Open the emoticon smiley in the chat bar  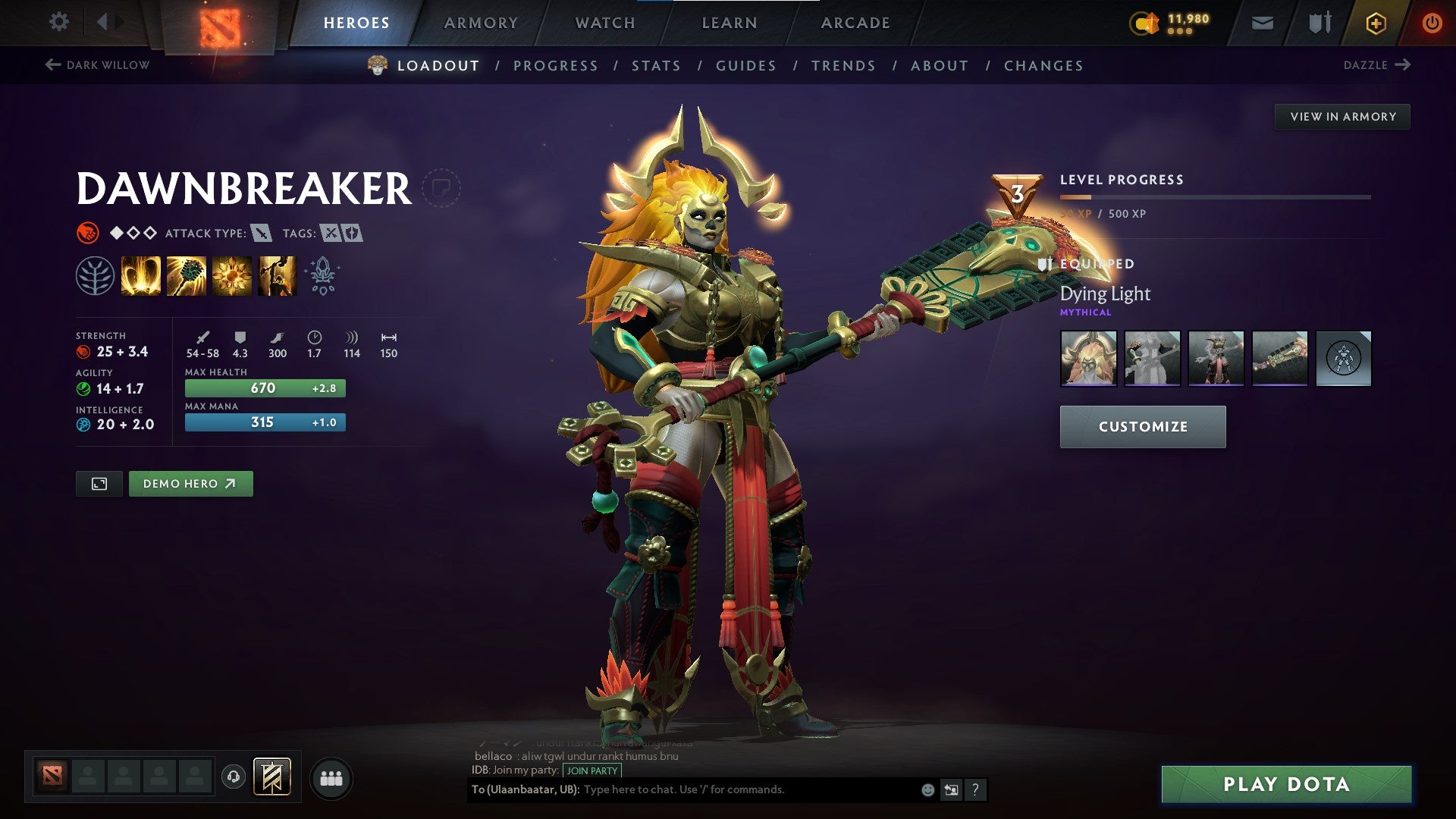coord(926,789)
